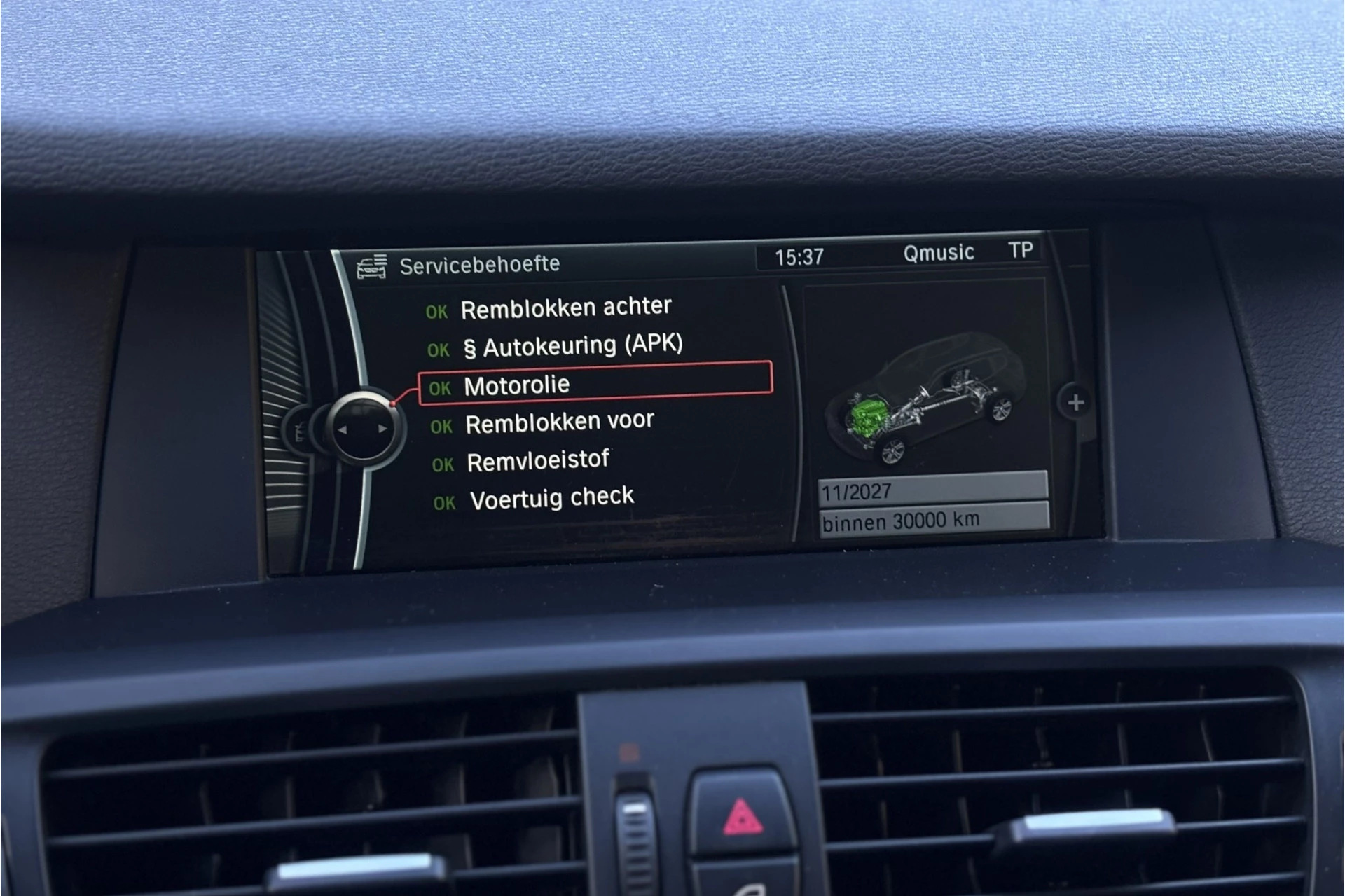This screenshot has height=896, width=1345.
Task: Open the Servicebehoefte header menu
Action: pos(480,263)
